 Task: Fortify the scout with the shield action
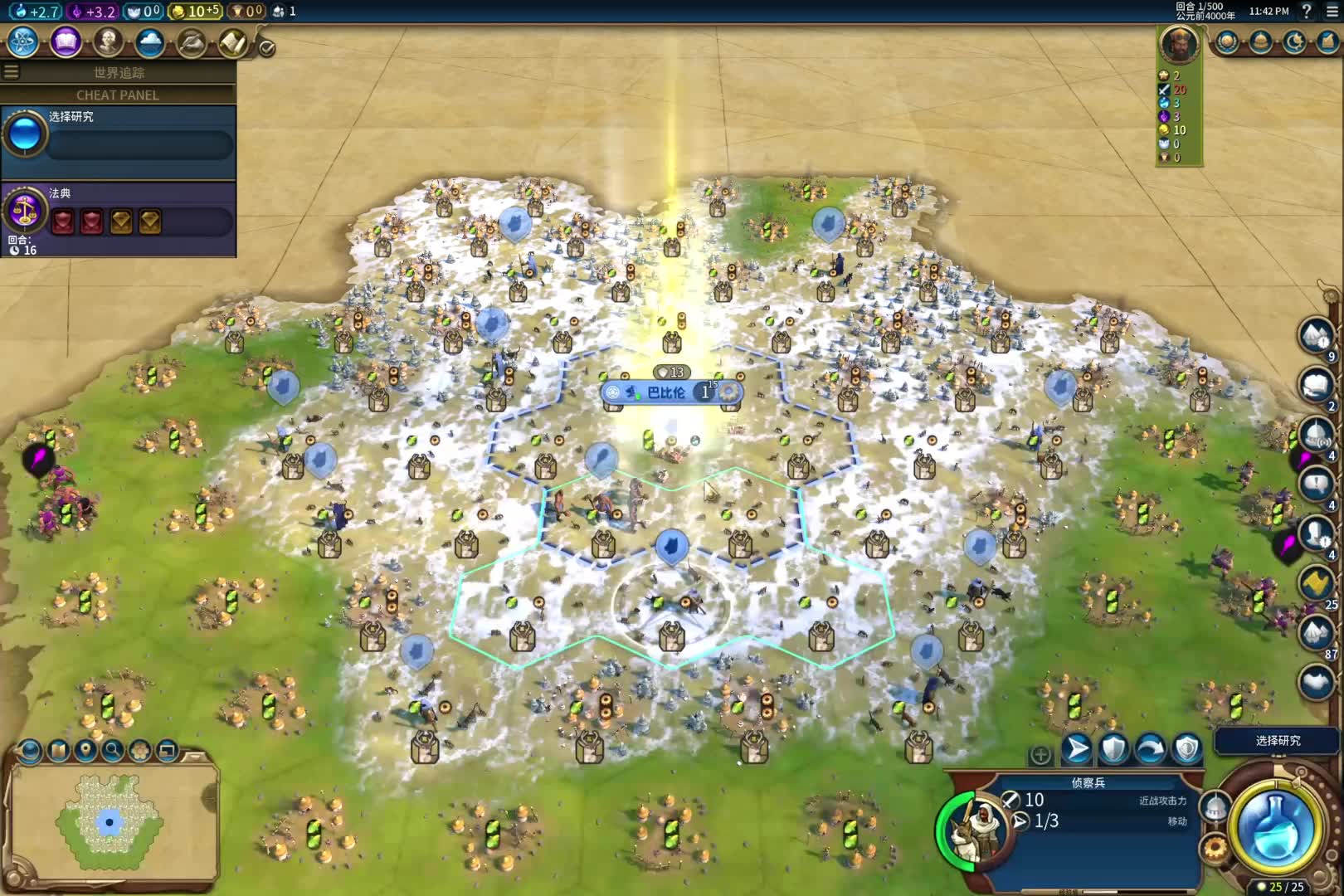[1113, 749]
